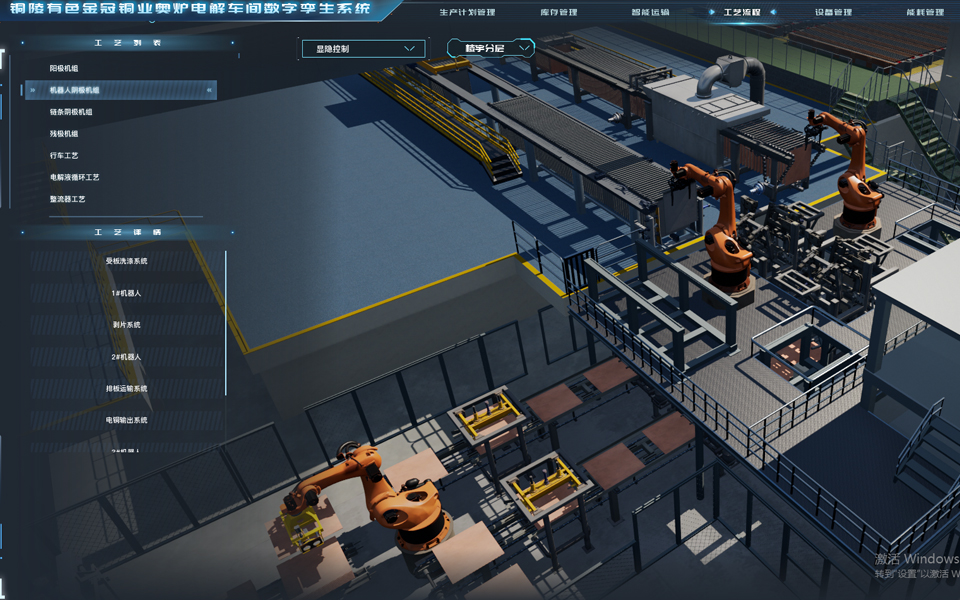Open the 智能运输 tab
960x600 pixels.
[649, 12]
